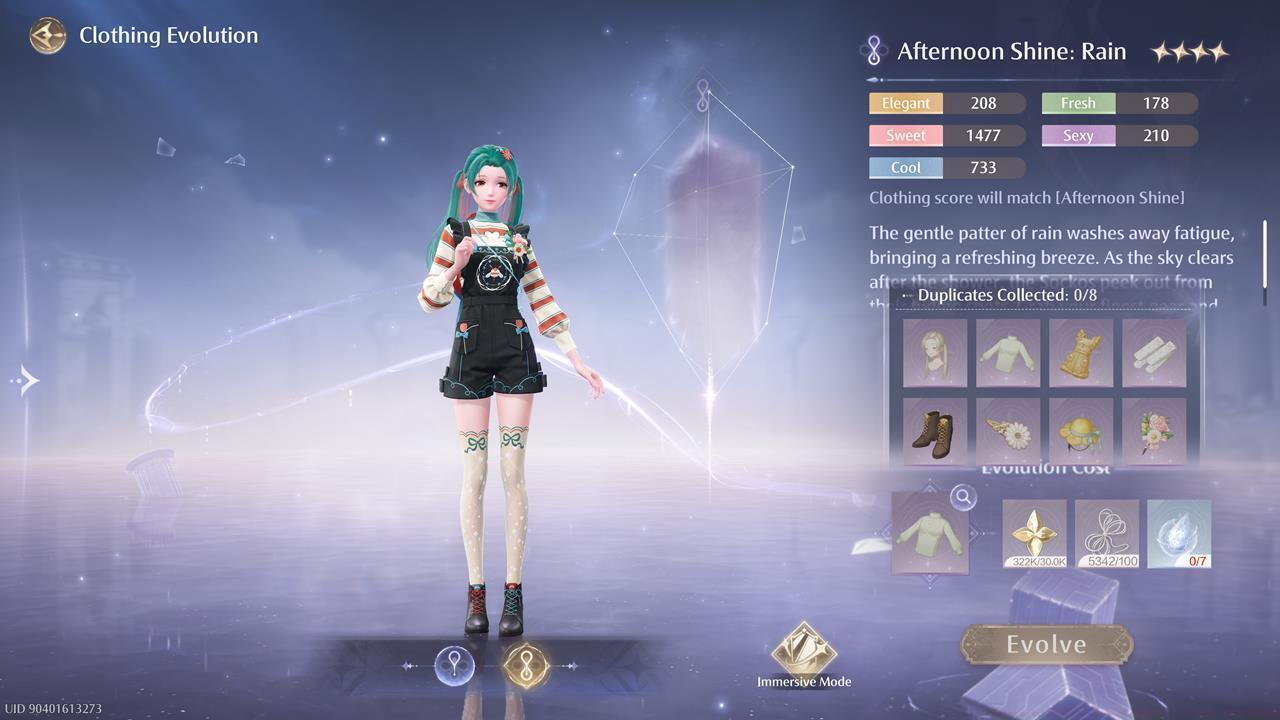Select the Cool attribute tag

tap(905, 168)
